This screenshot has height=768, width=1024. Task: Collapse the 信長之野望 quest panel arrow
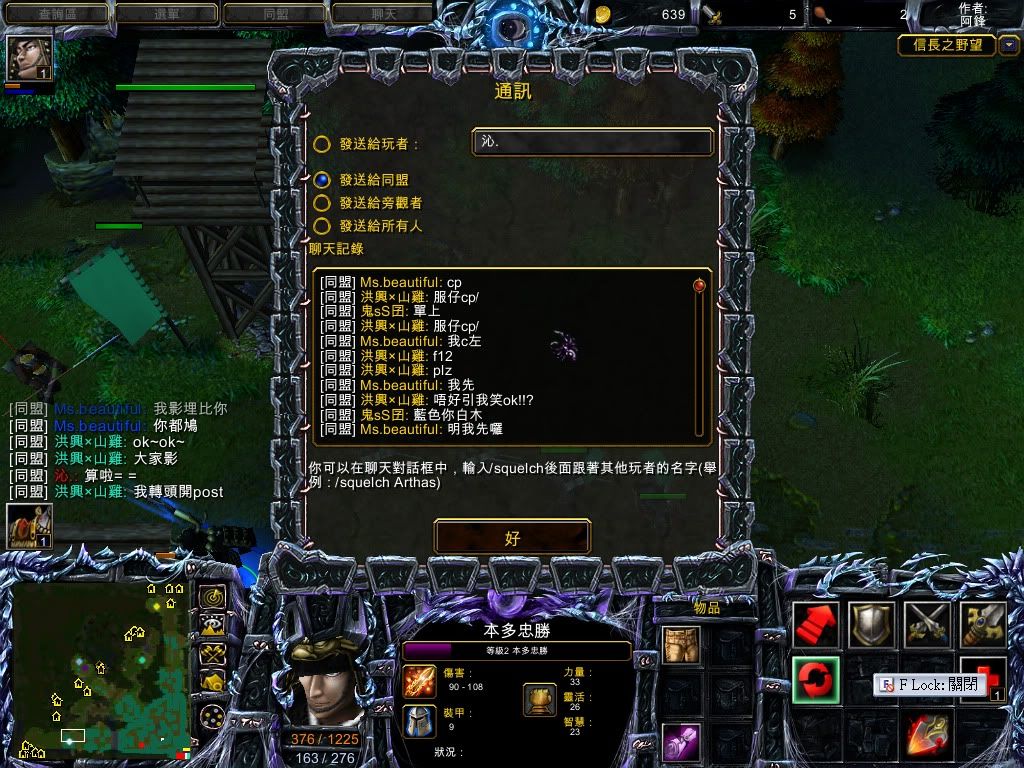click(x=1009, y=44)
